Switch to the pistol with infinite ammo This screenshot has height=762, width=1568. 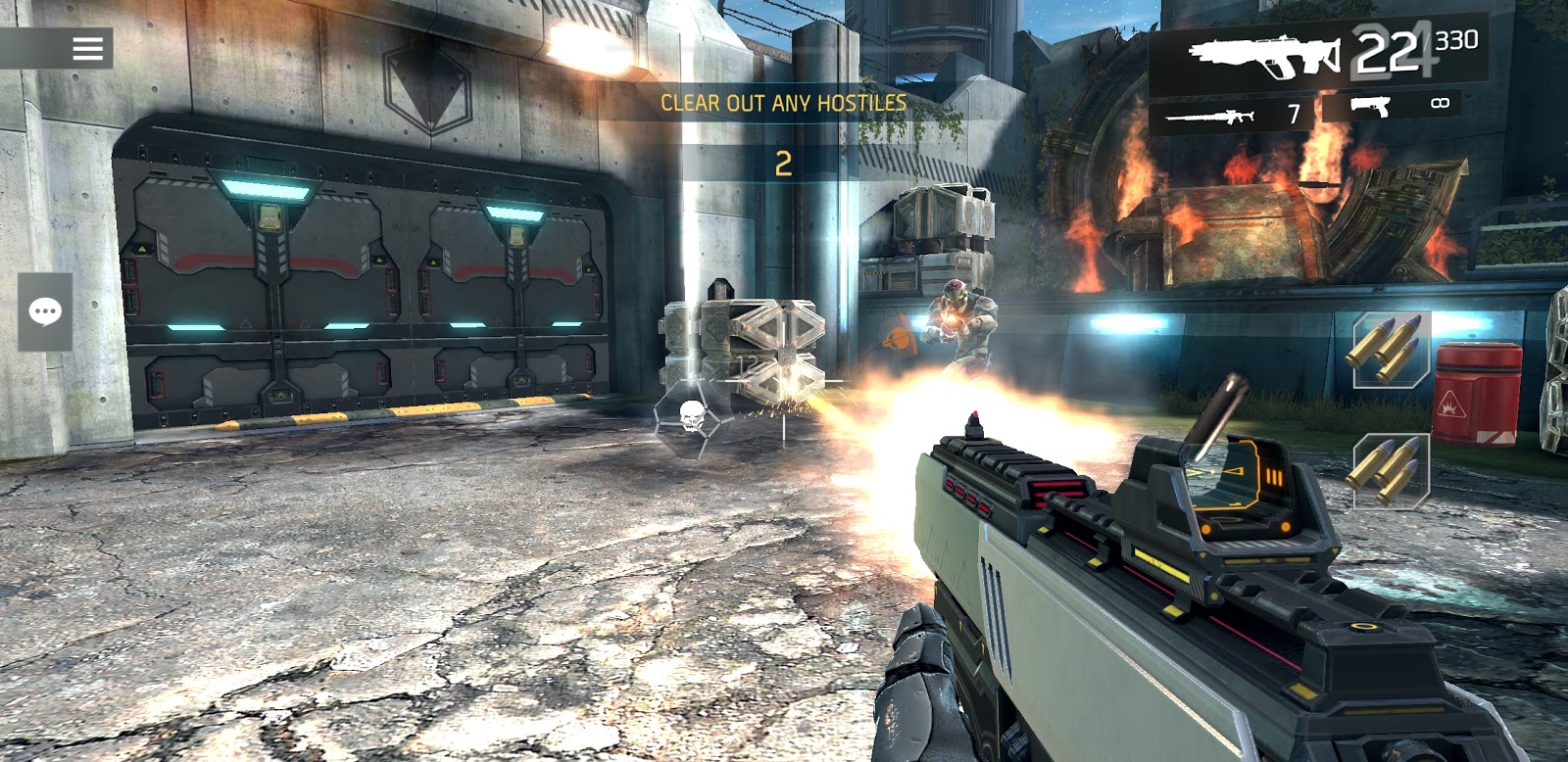[1402, 106]
